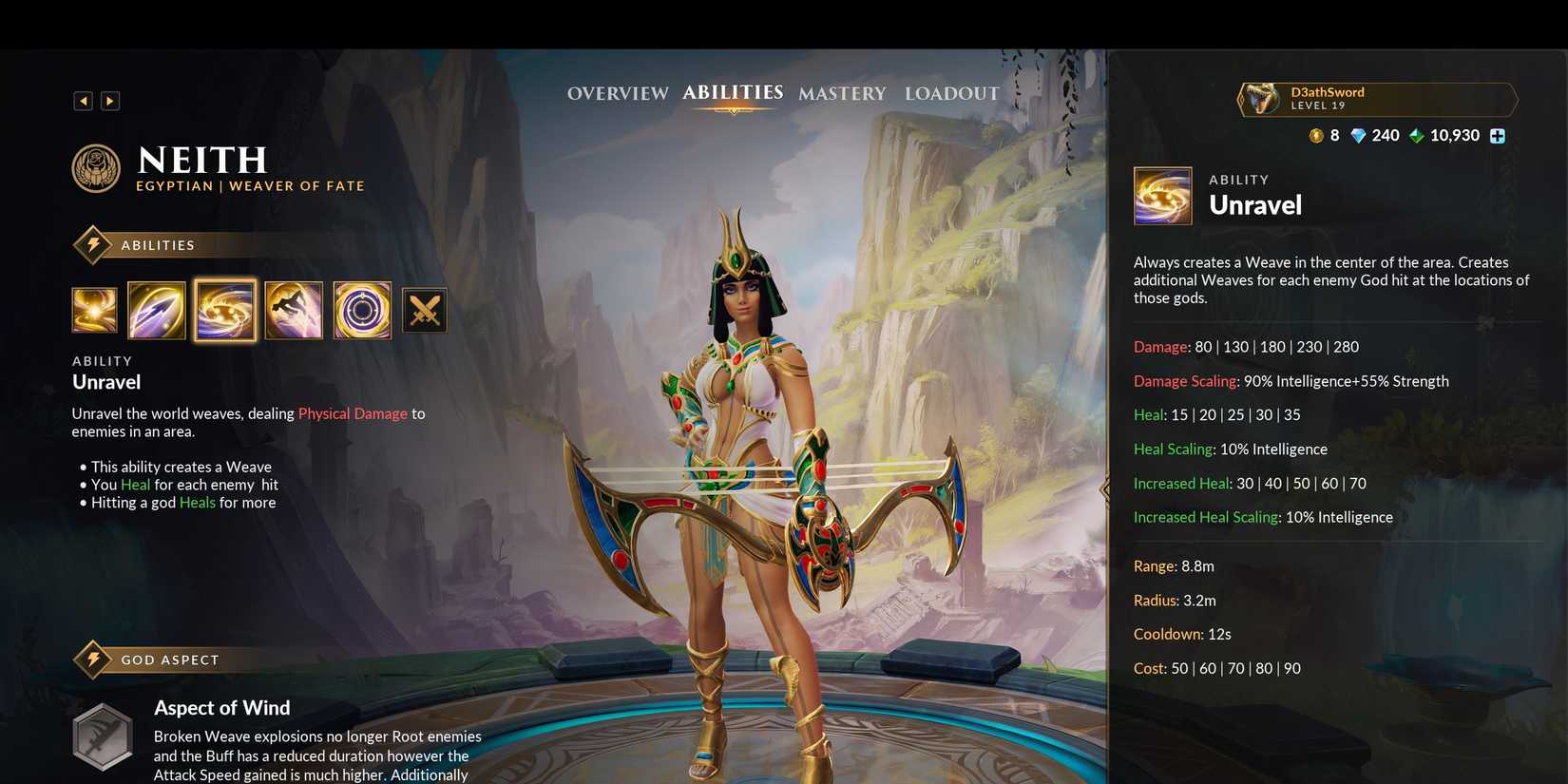The image size is (1568, 784).
Task: Switch to the Mastery tab
Action: coord(842,93)
